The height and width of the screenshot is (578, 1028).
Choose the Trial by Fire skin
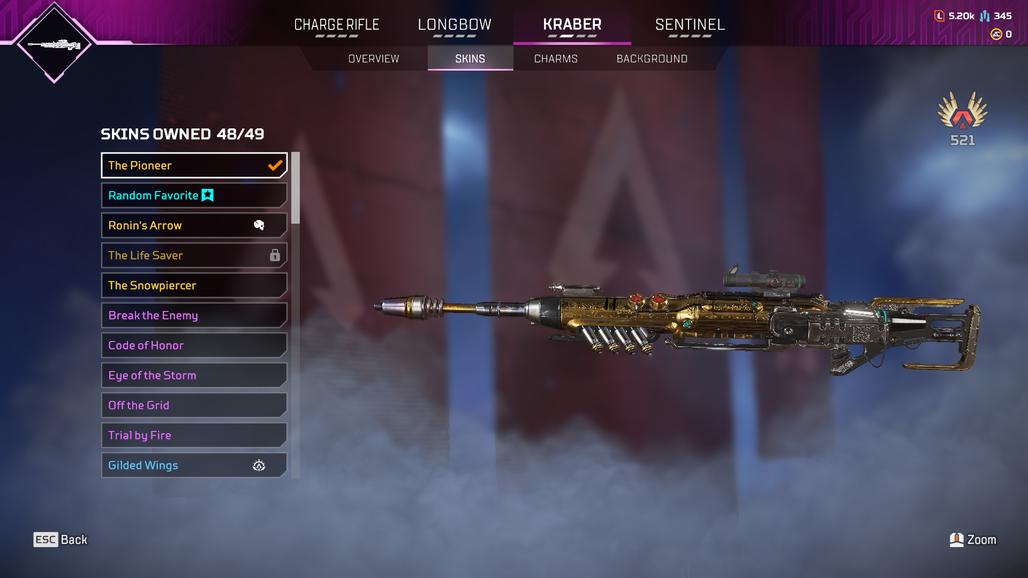tap(194, 435)
